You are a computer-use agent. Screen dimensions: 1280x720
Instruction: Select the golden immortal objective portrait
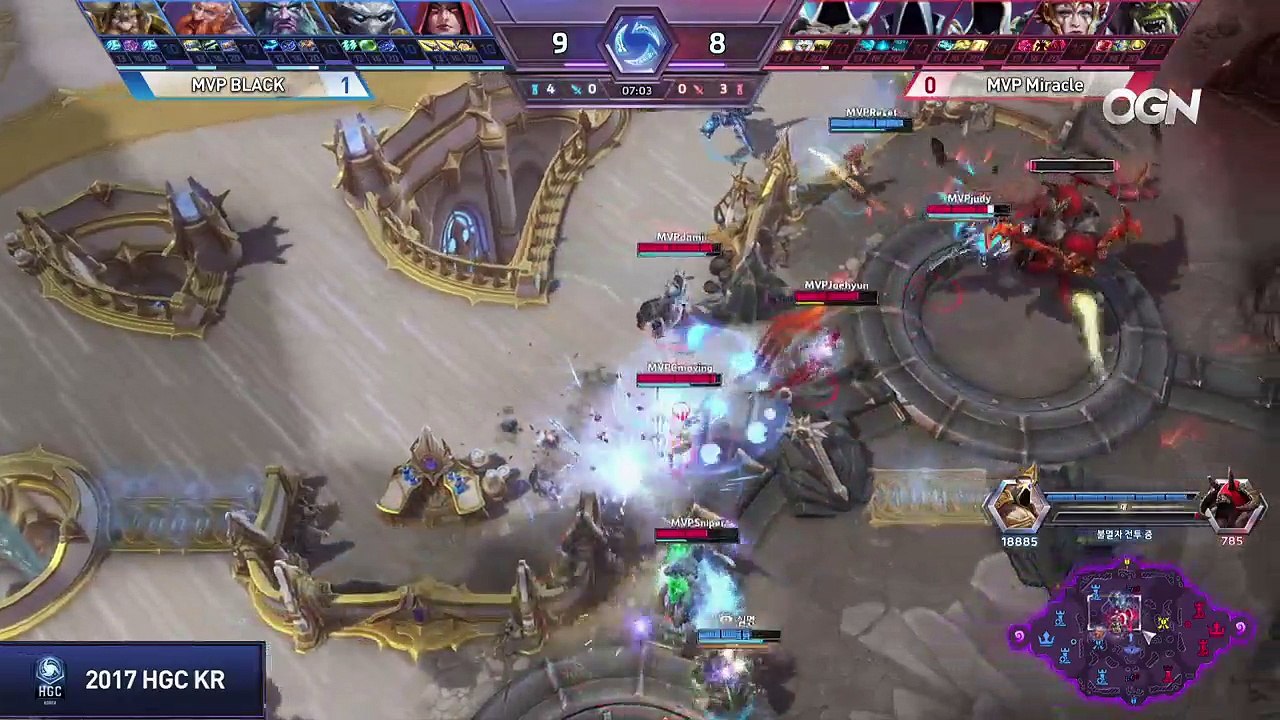click(1017, 503)
